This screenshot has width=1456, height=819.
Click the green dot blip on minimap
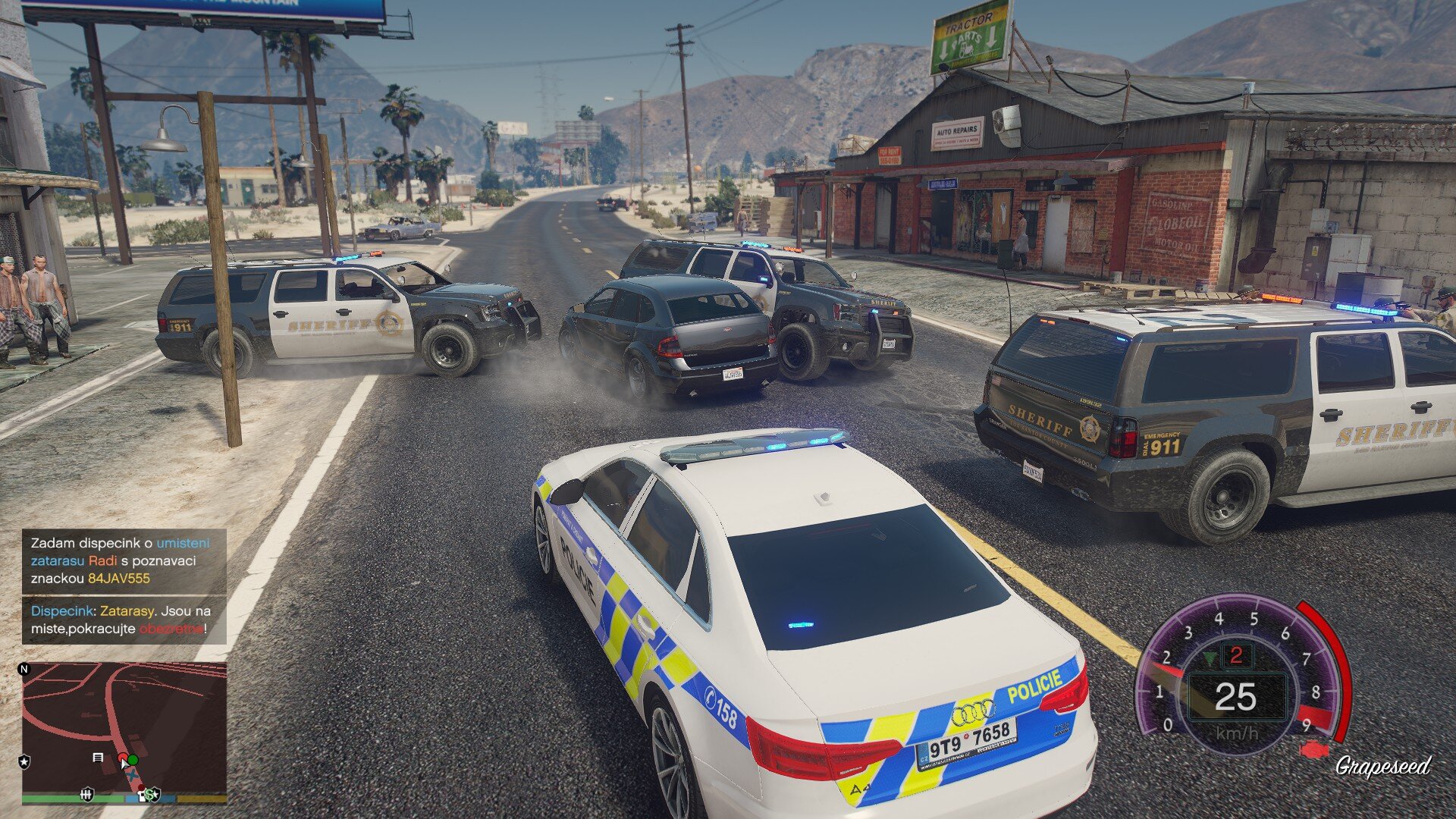coord(133,759)
